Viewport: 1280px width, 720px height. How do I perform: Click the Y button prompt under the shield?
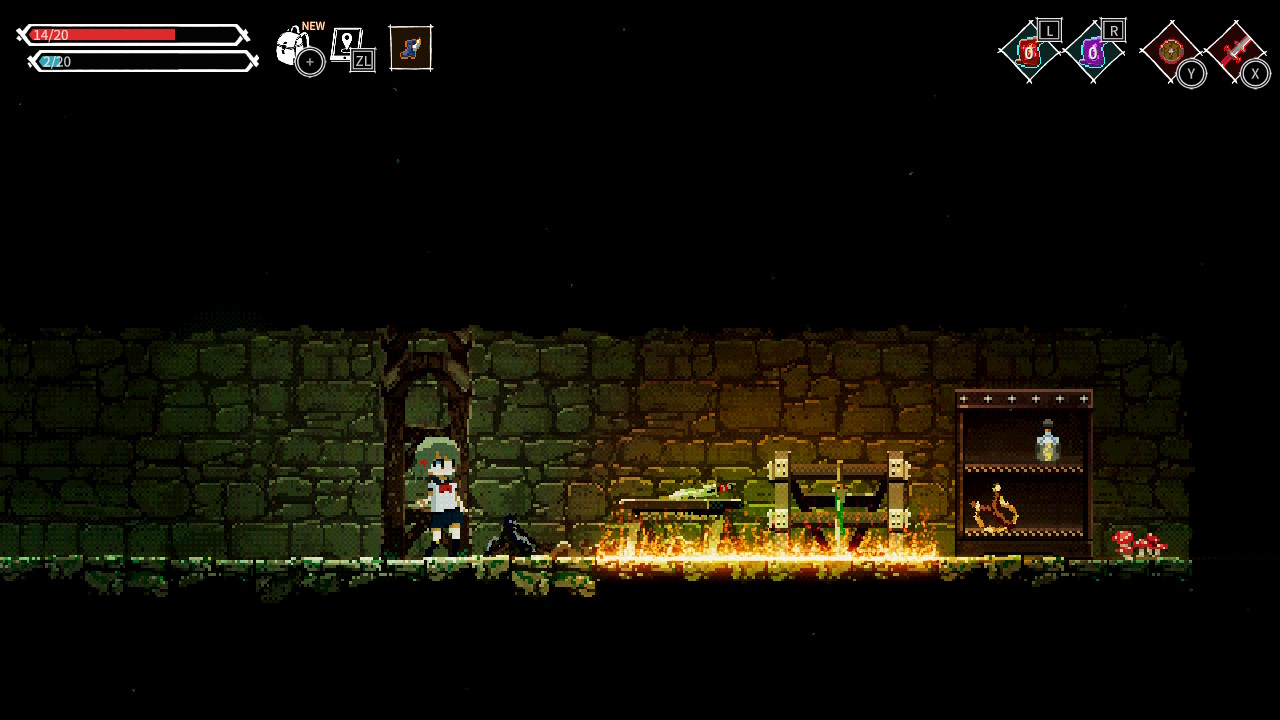[1191, 73]
